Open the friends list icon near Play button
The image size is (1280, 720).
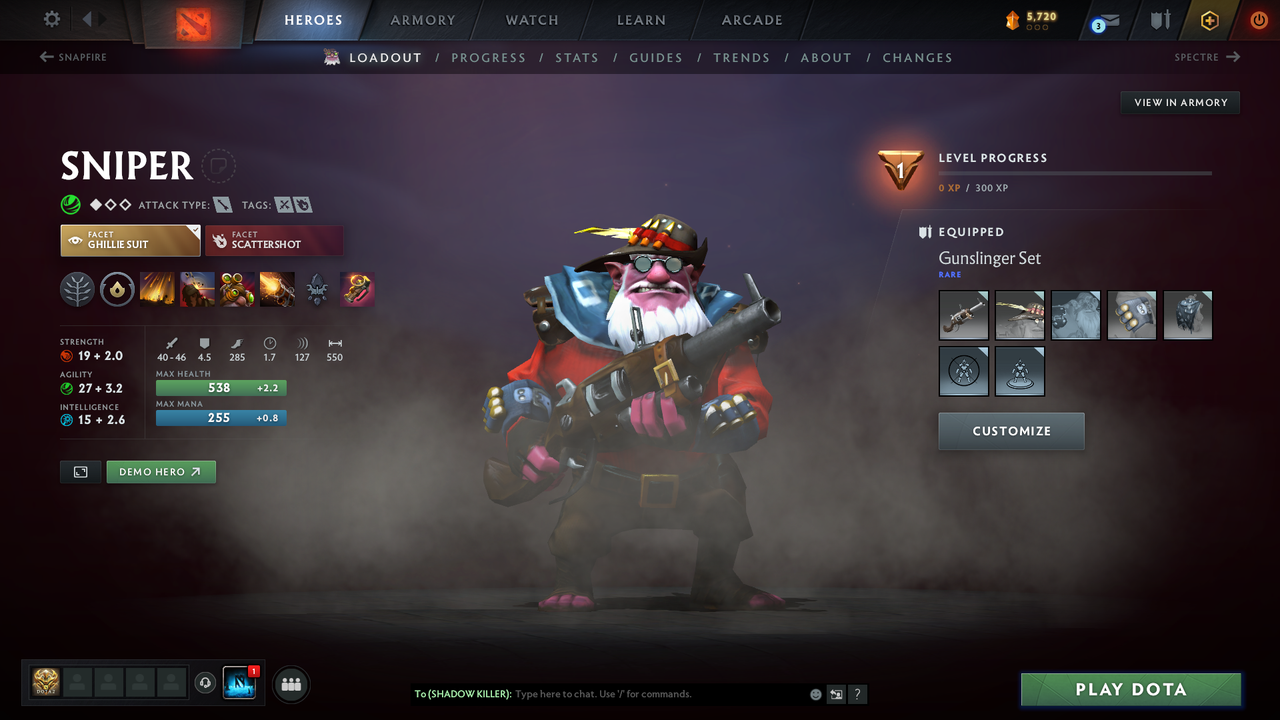[290, 684]
